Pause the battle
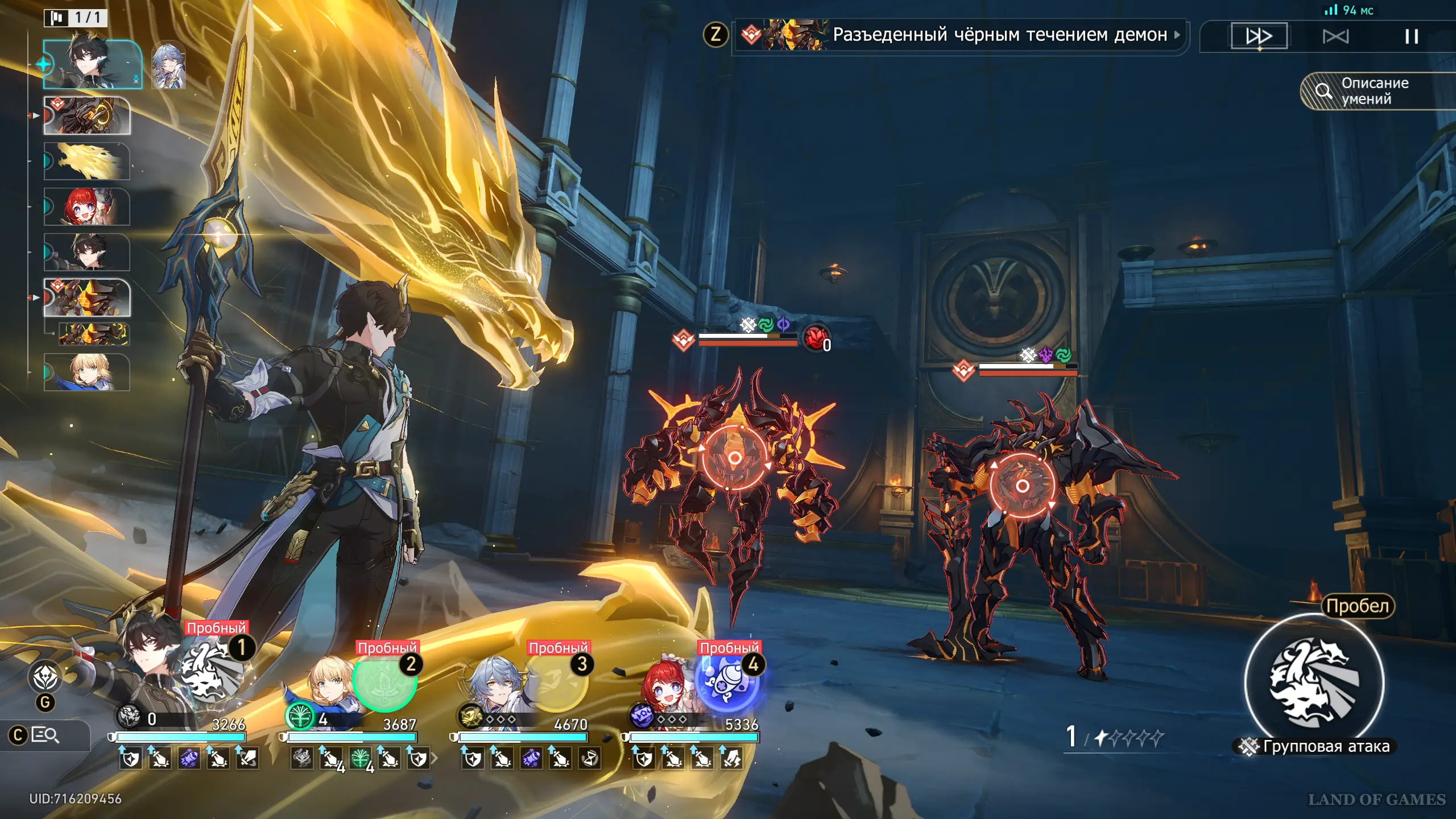 click(x=1411, y=37)
